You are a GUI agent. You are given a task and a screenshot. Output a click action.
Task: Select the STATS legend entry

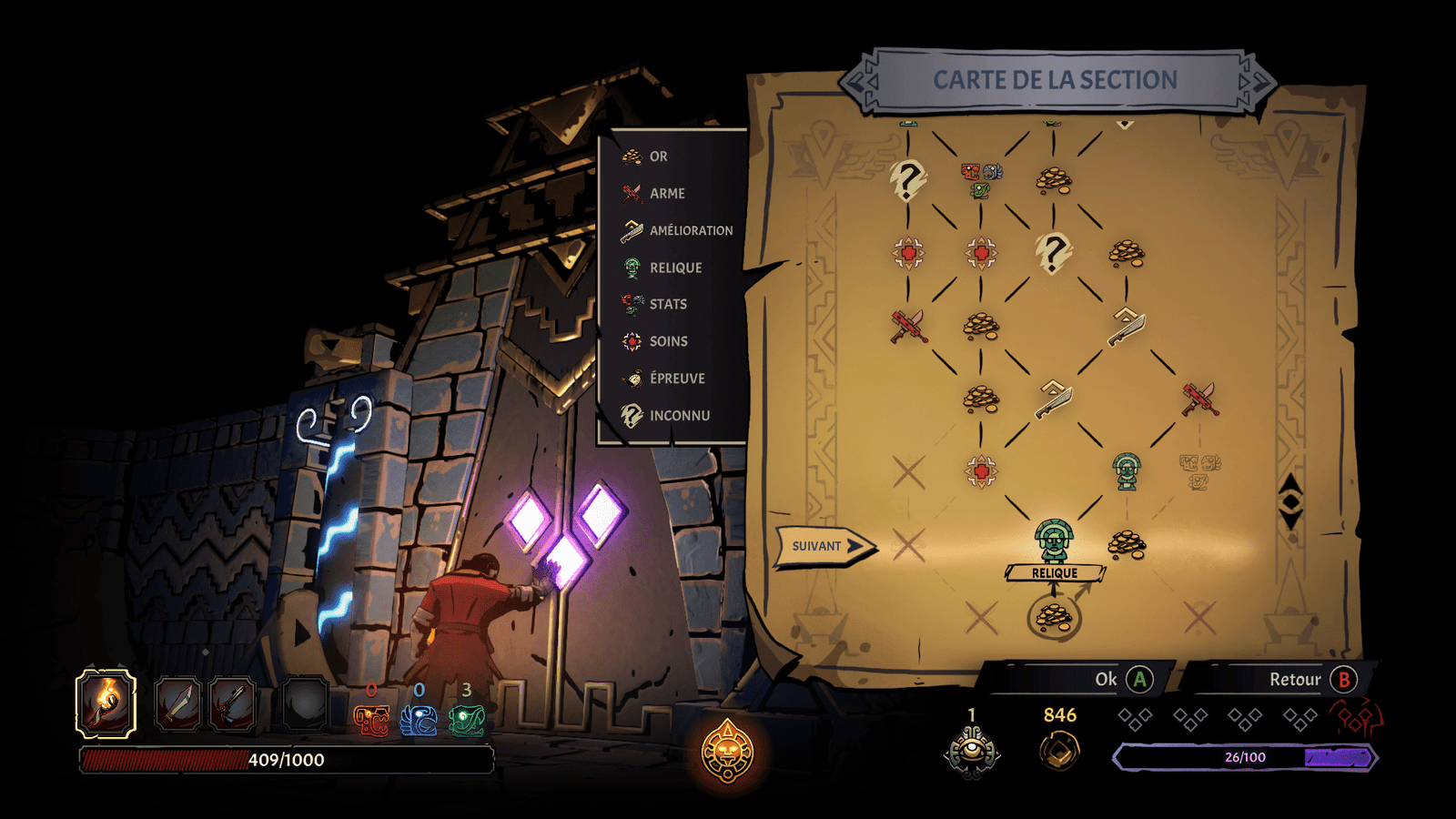pos(667,304)
